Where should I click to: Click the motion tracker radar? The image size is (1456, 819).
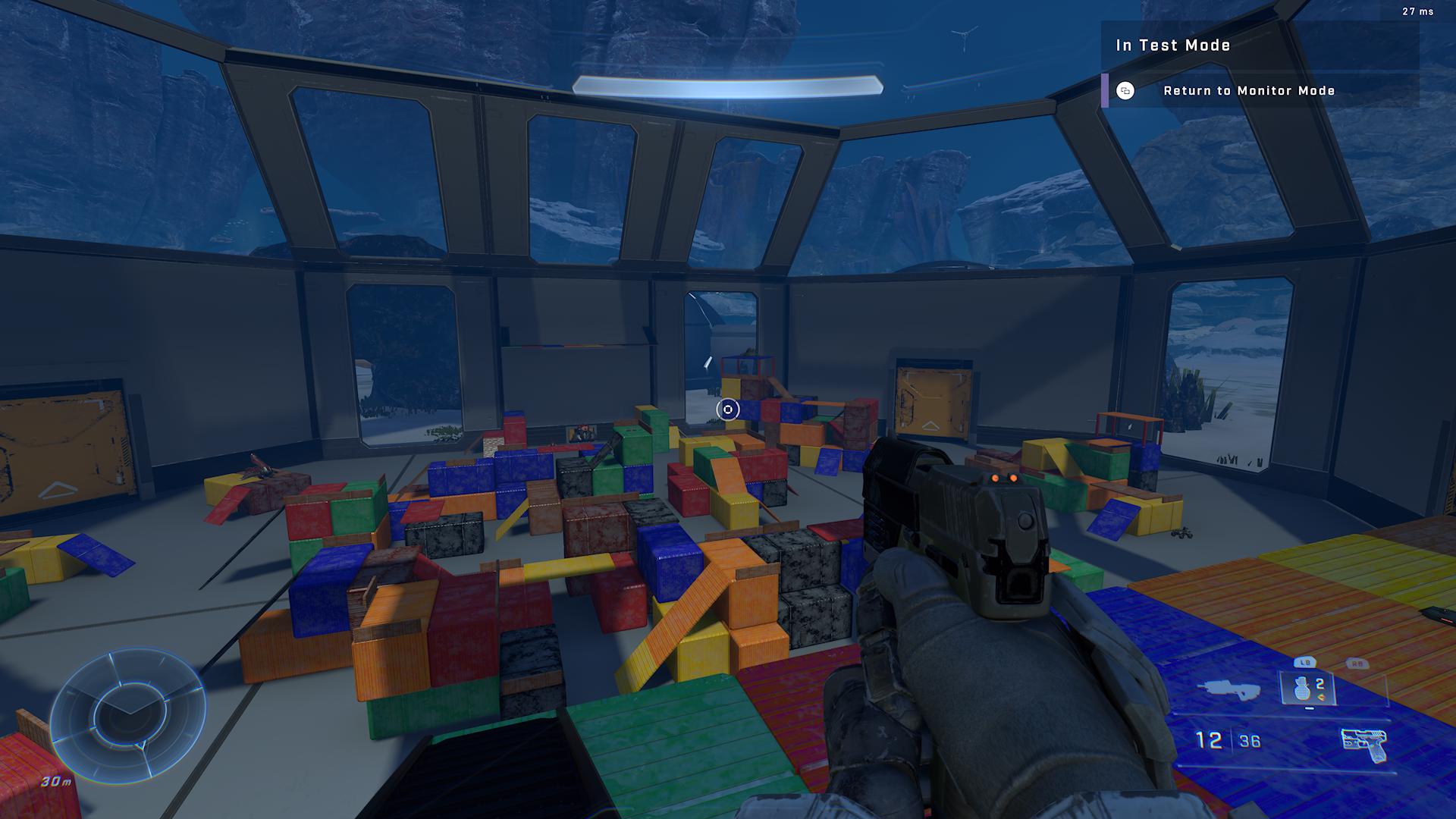coord(127,714)
